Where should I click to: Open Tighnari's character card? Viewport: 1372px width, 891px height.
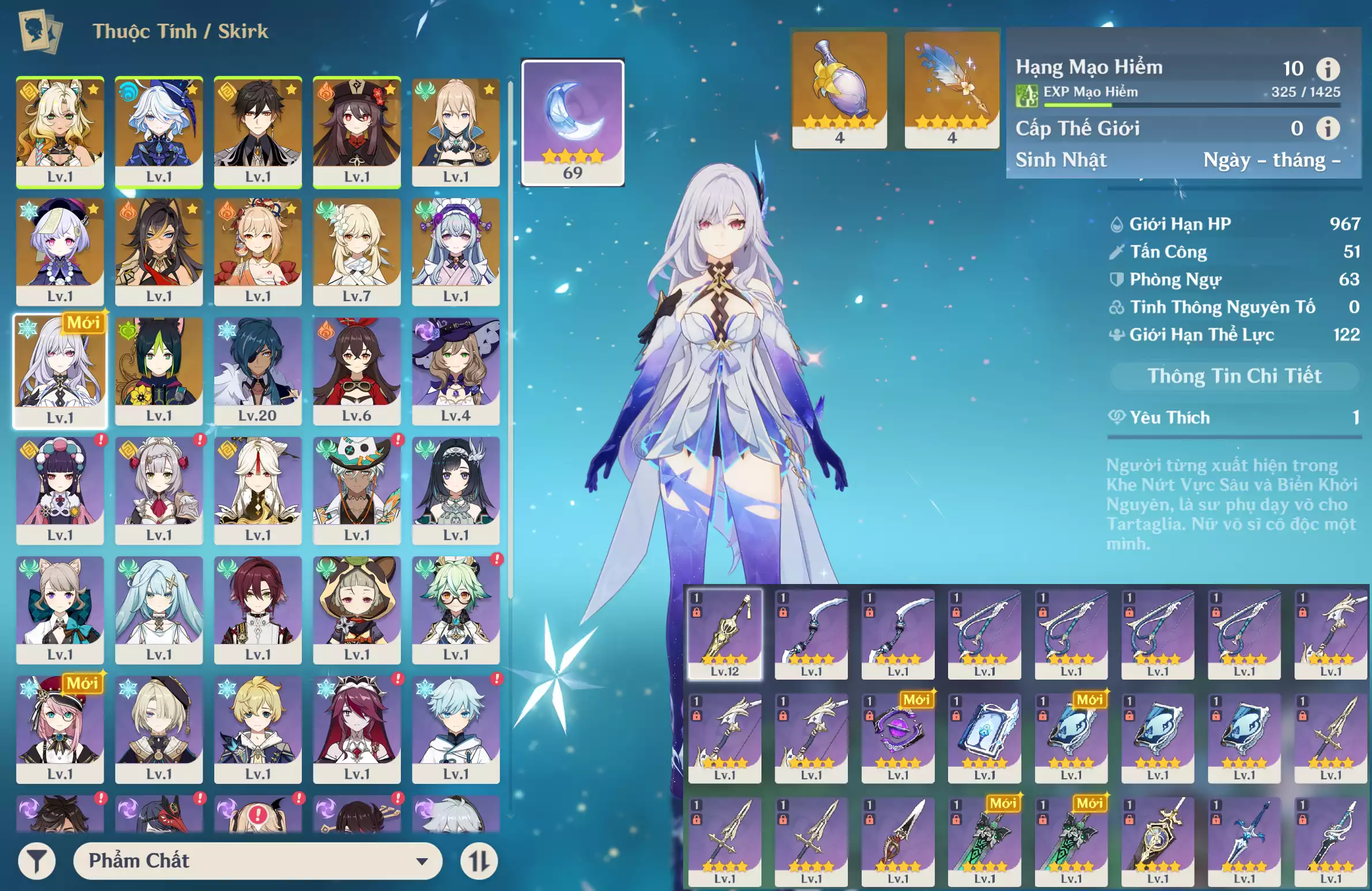coord(159,370)
